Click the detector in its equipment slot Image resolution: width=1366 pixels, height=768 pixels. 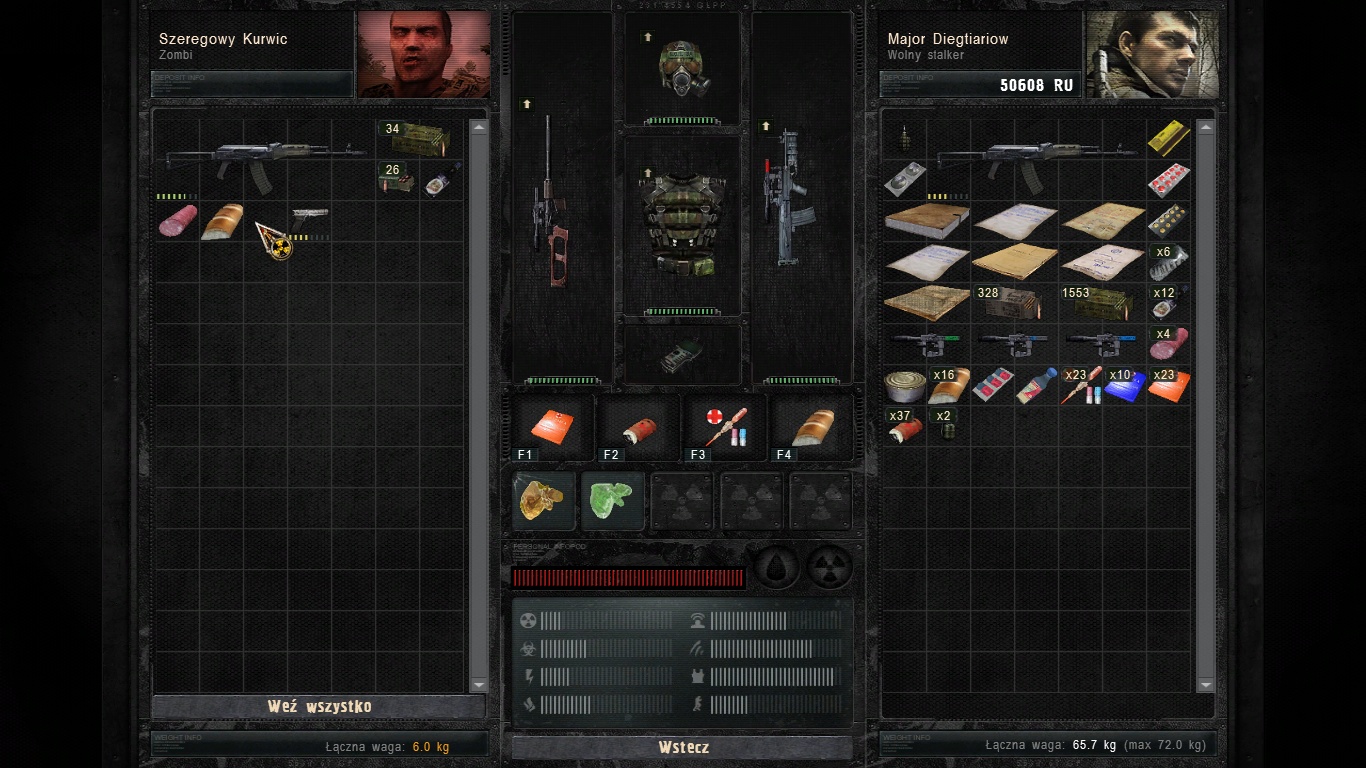tap(683, 354)
